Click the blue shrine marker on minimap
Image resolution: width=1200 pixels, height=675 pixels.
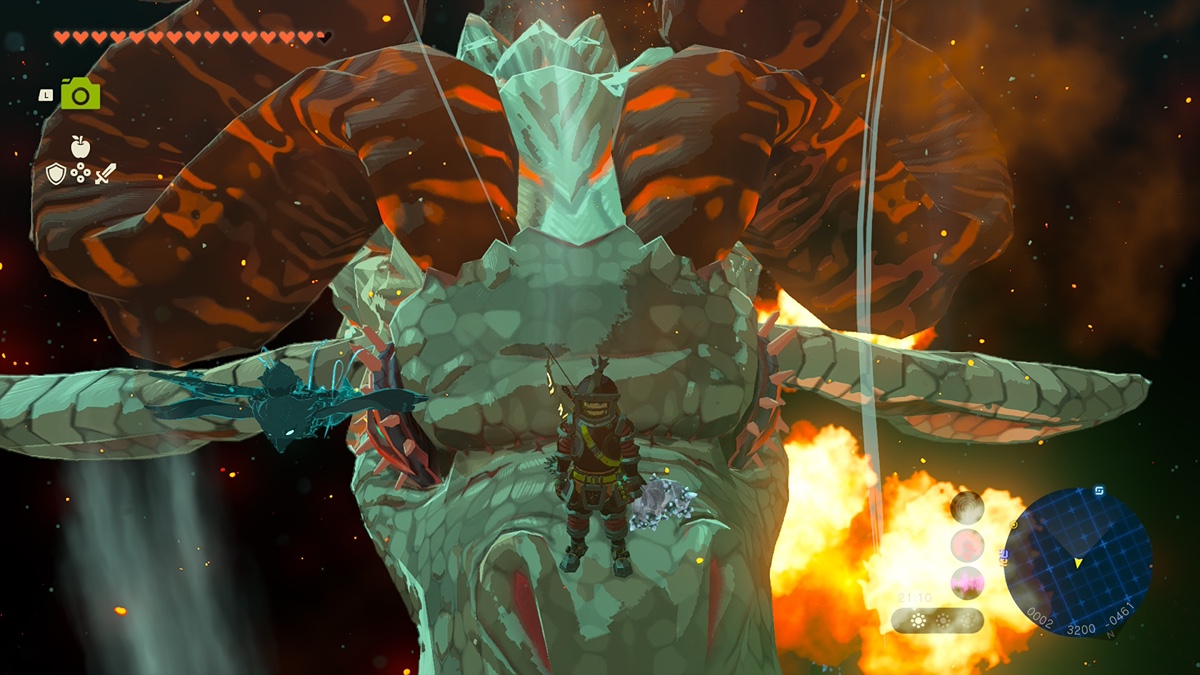1100,491
